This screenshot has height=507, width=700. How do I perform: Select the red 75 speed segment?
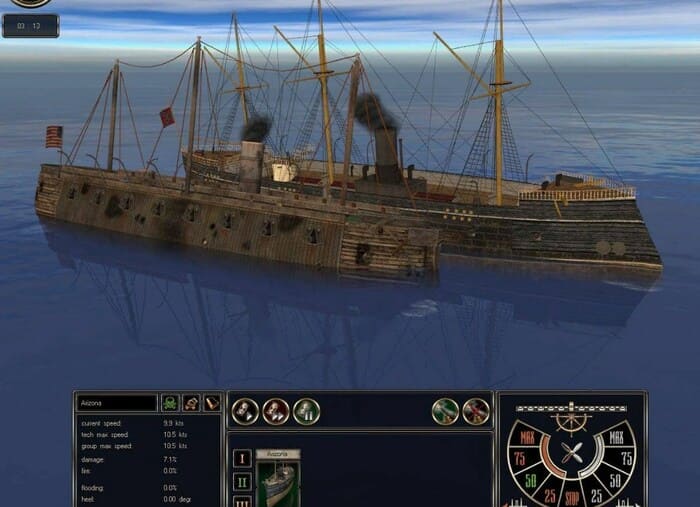[519, 458]
